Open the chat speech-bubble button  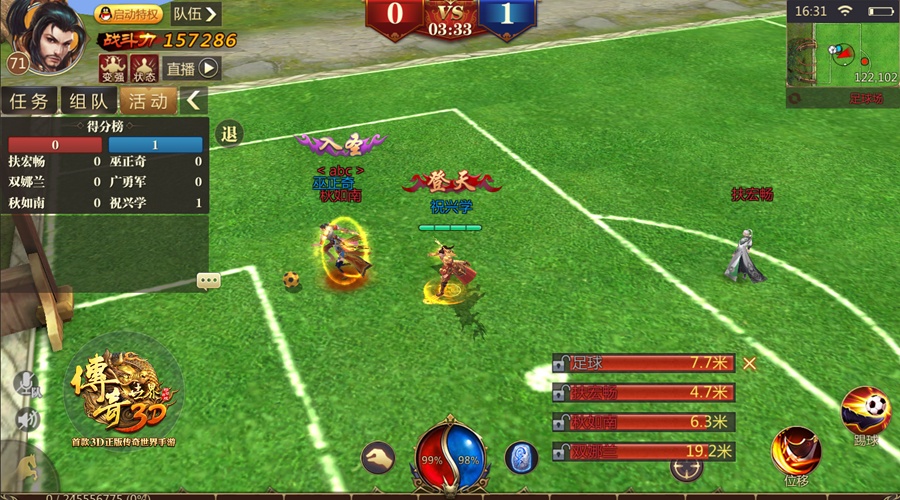tap(209, 281)
